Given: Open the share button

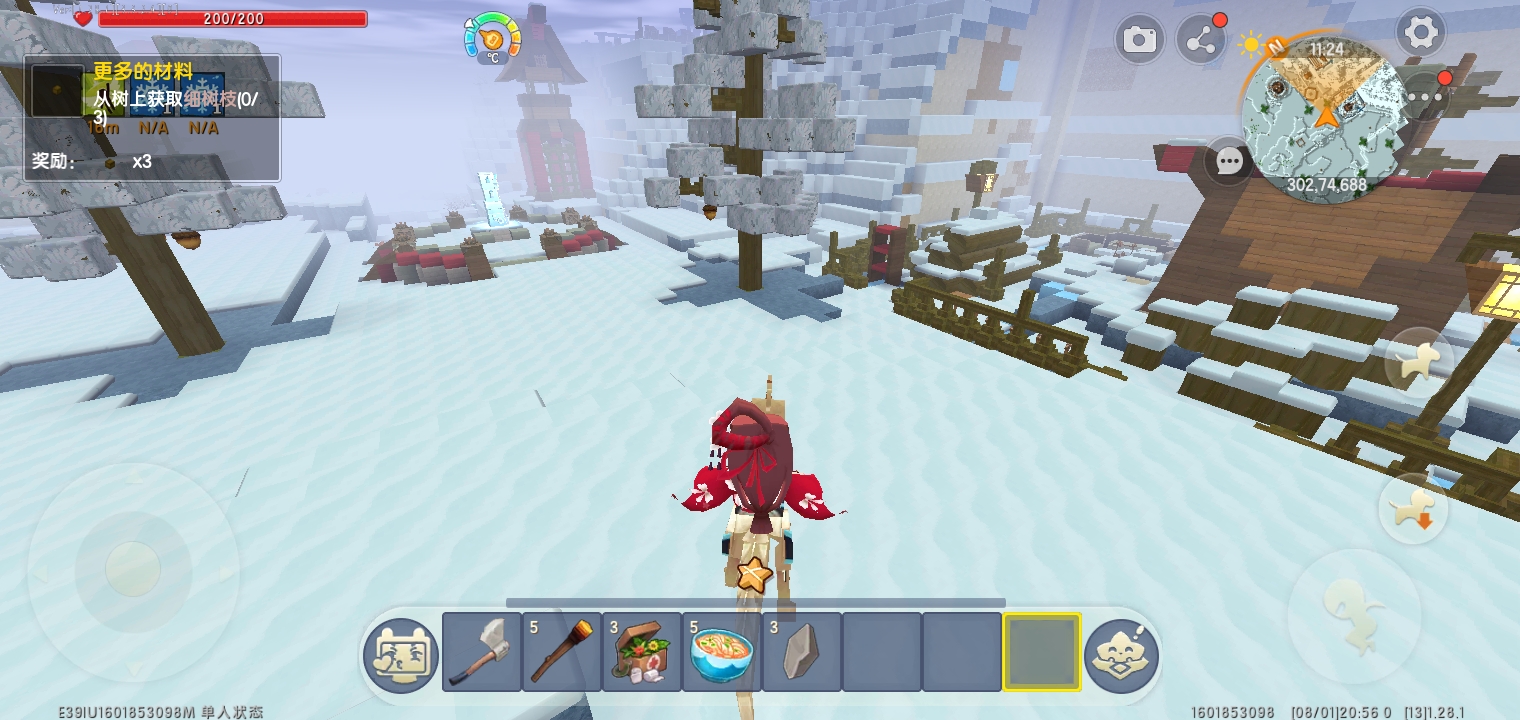Looking at the screenshot, I should pos(1200,40).
